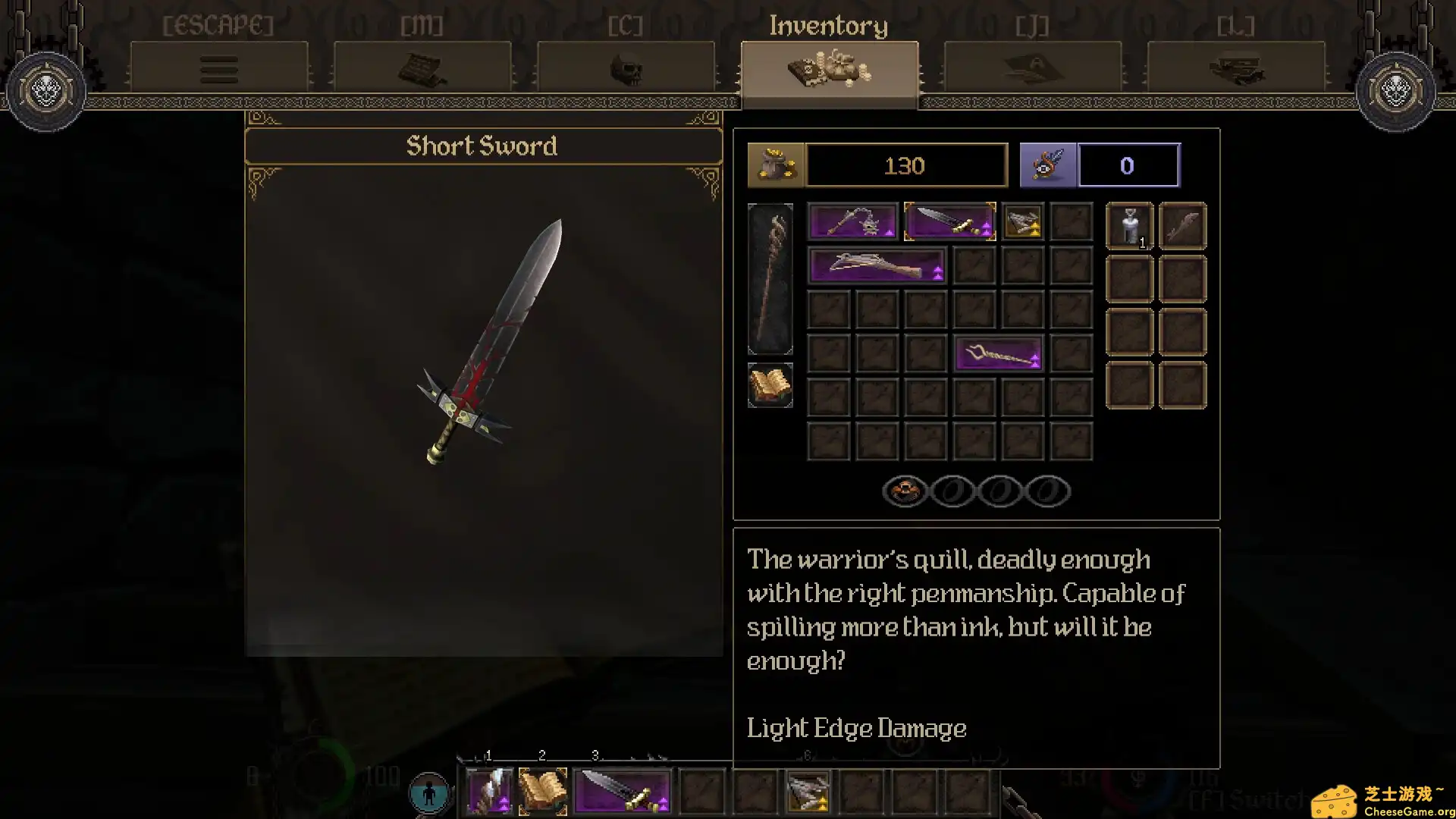
Task: Open the library tab labeled [L]
Action: coord(1235,70)
